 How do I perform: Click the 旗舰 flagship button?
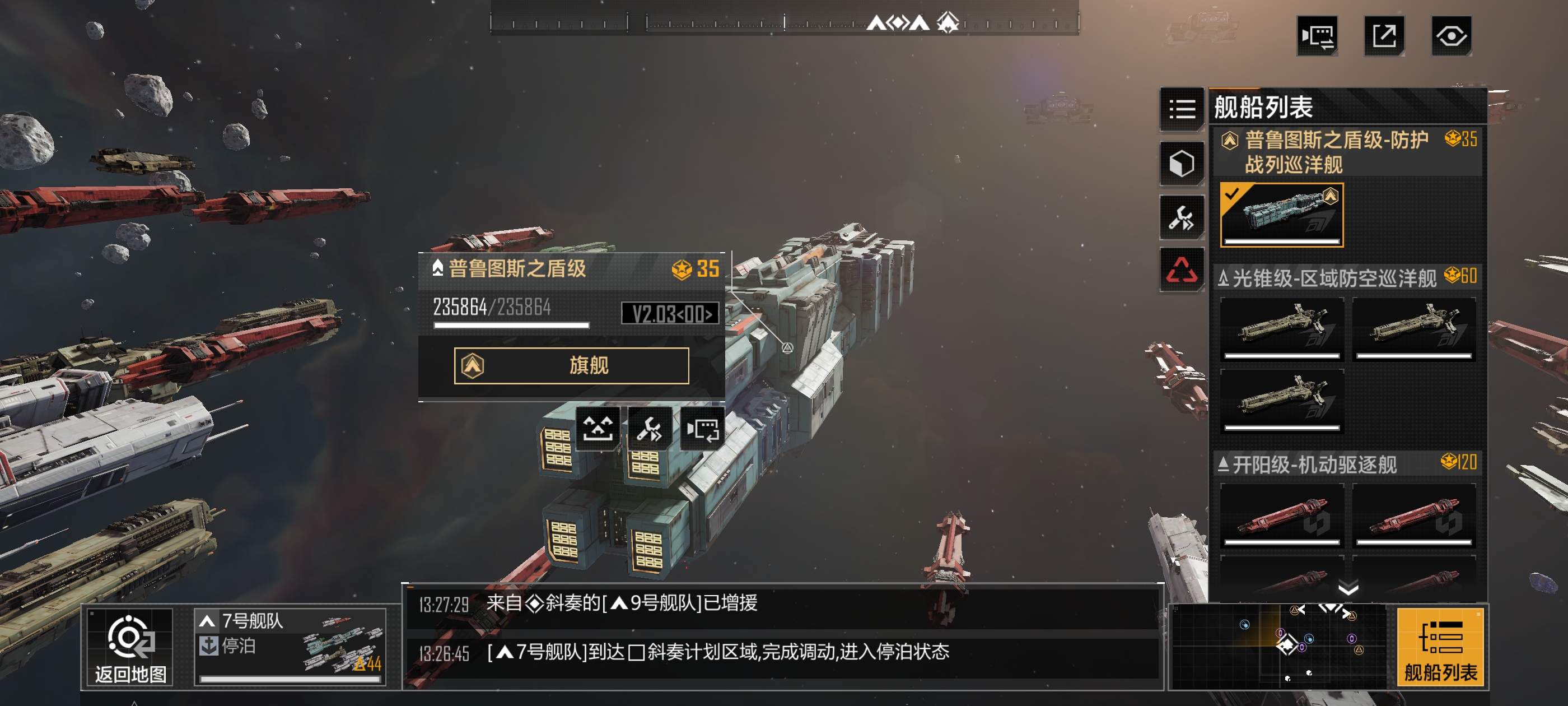pyautogui.click(x=571, y=365)
